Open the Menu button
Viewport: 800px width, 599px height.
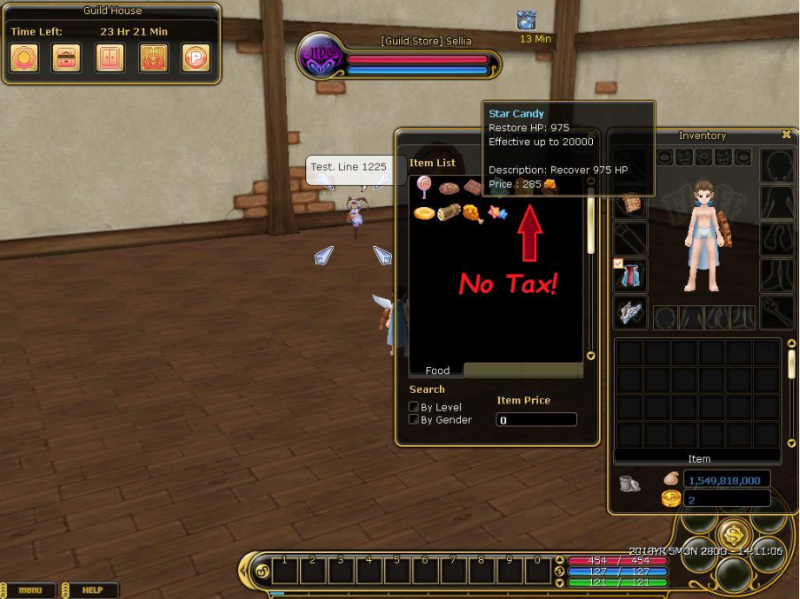point(30,590)
